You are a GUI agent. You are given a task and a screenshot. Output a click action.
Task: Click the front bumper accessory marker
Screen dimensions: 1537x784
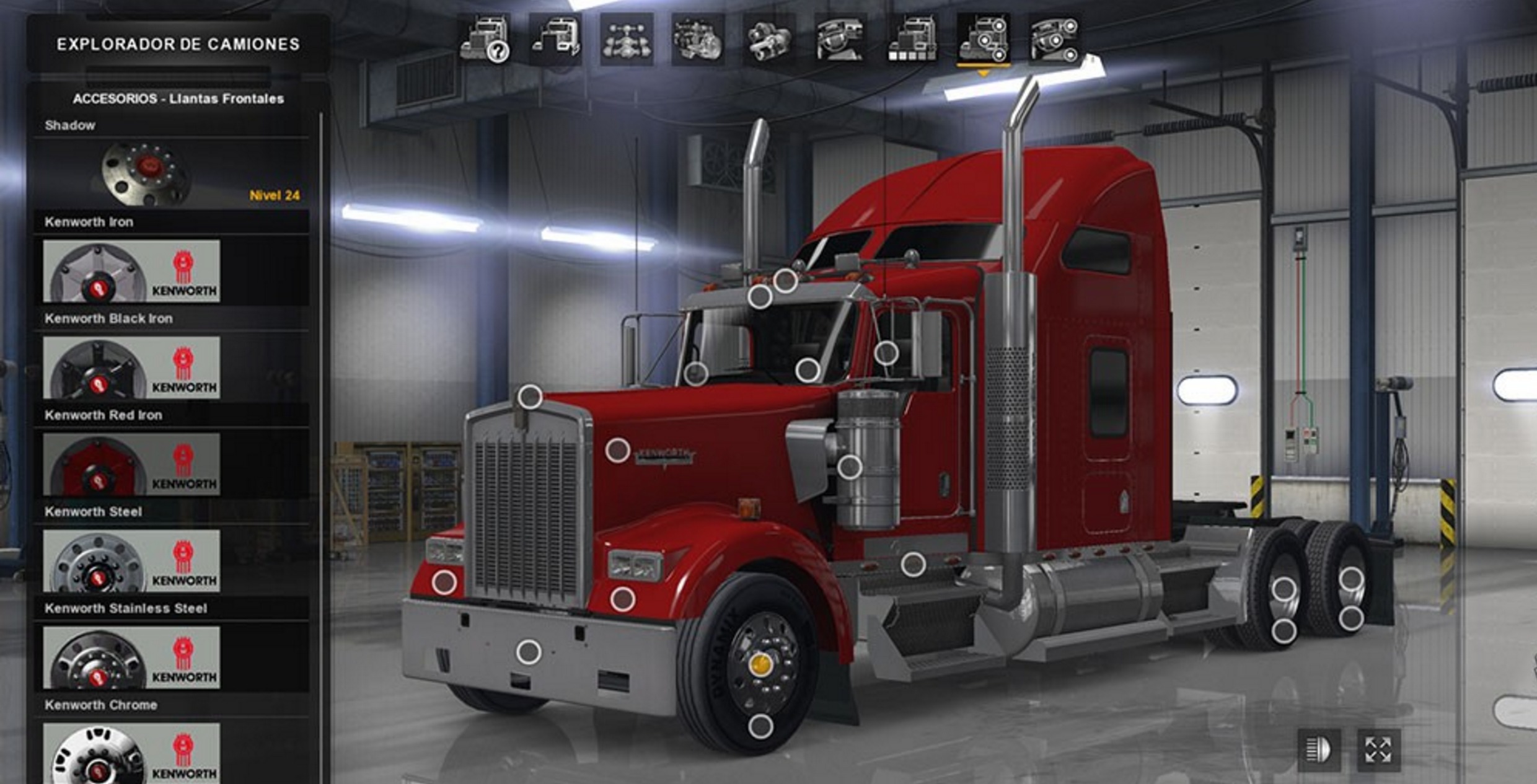coord(529,652)
